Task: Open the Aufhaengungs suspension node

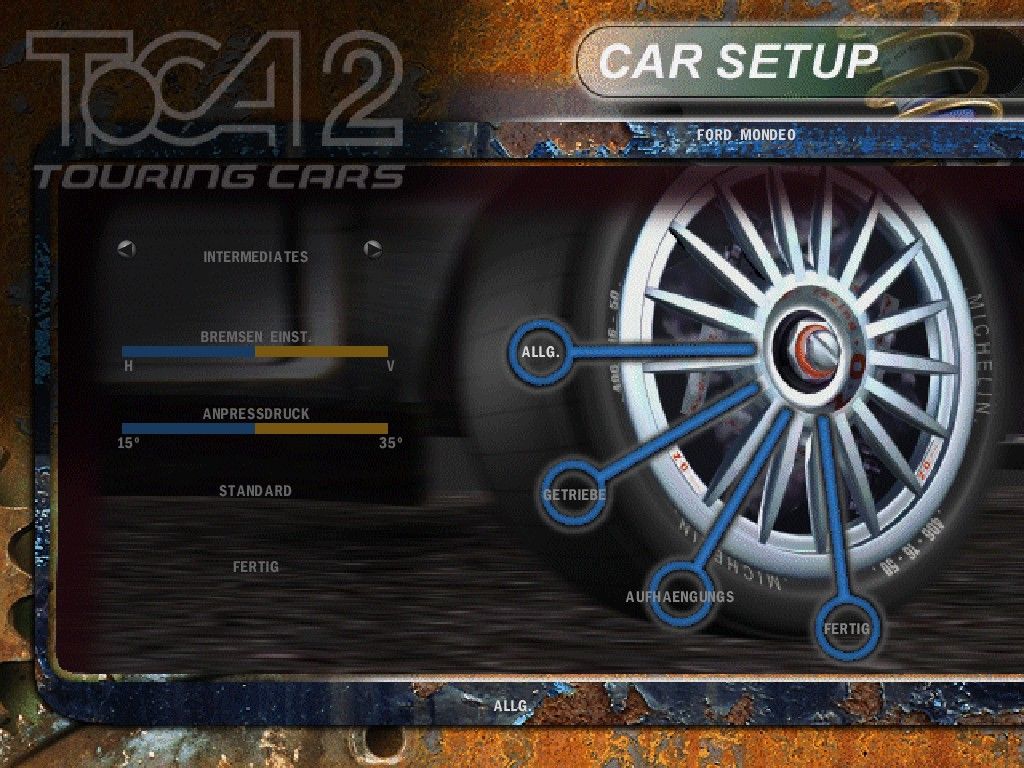Action: point(681,597)
